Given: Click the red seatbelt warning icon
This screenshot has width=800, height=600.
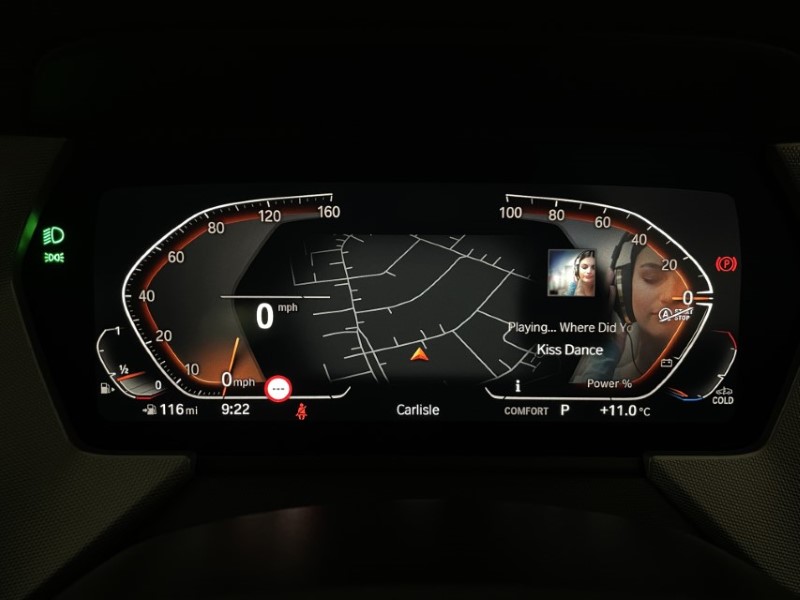Looking at the screenshot, I should coord(299,410).
